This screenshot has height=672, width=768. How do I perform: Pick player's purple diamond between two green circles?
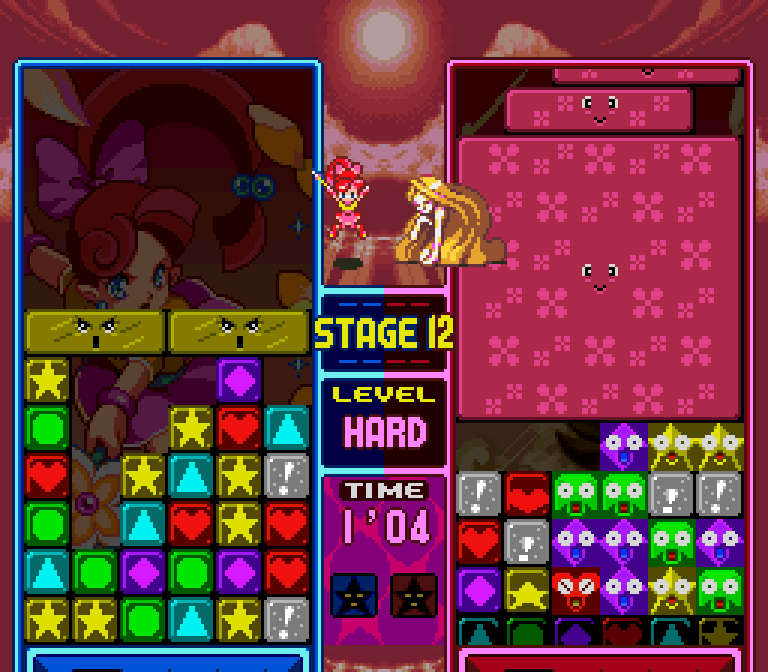pyautogui.click(x=143, y=572)
